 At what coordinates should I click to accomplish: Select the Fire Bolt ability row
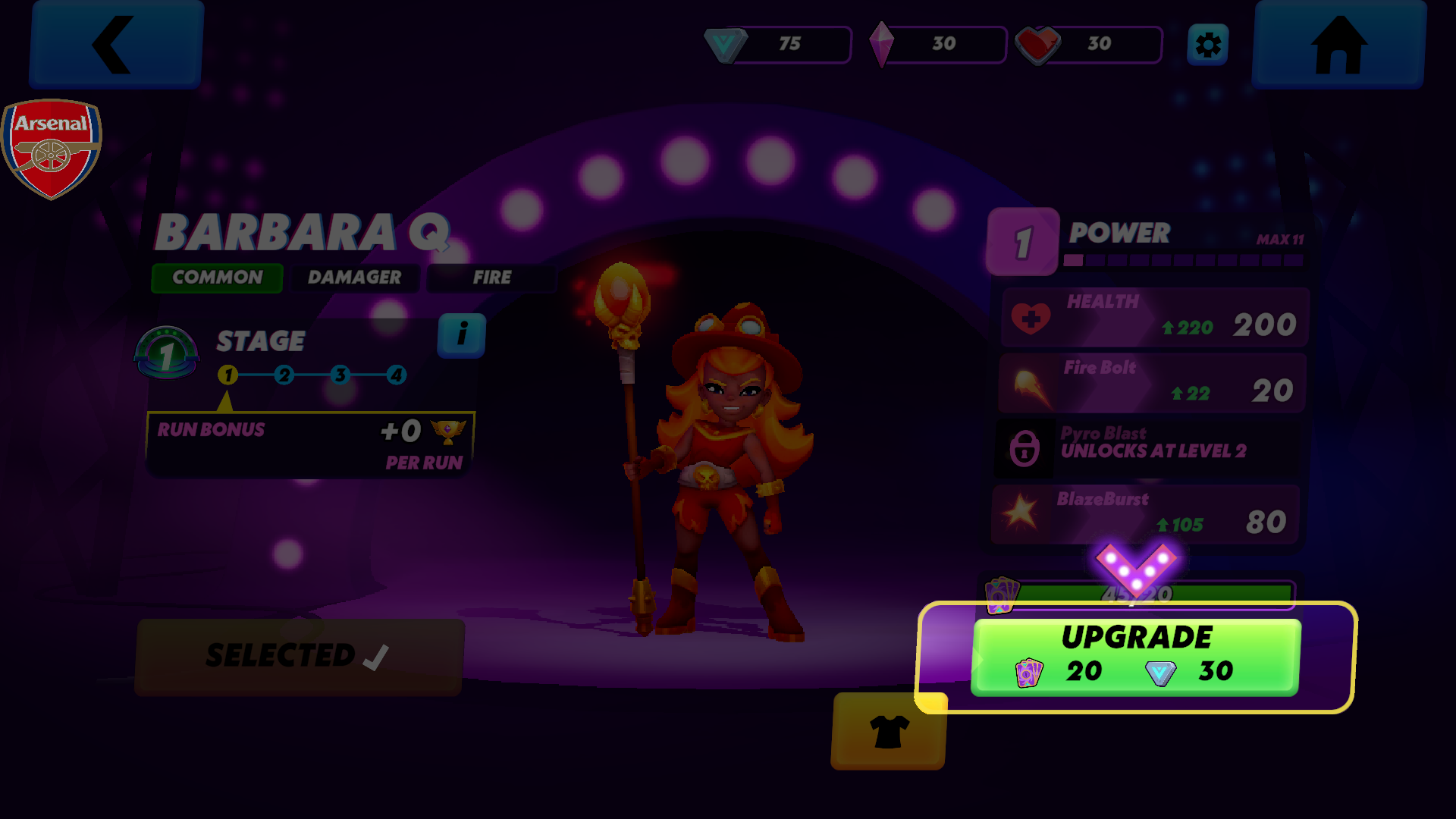tap(1152, 384)
